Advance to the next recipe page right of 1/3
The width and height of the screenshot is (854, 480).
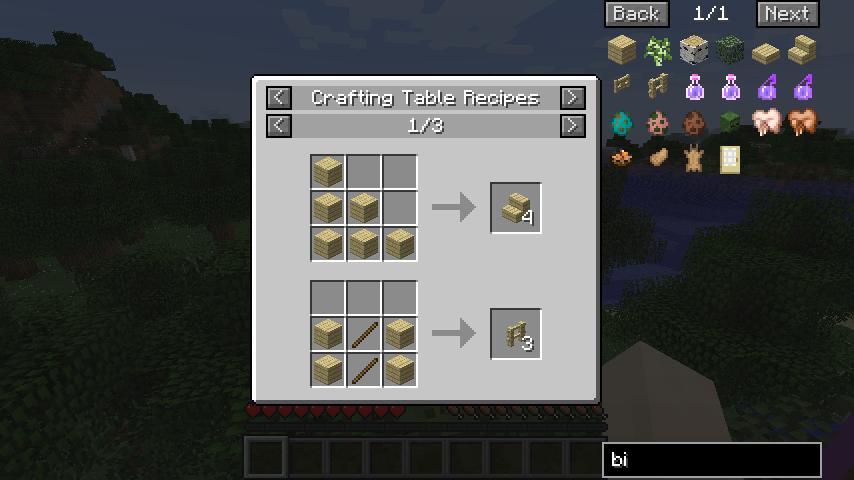click(572, 126)
